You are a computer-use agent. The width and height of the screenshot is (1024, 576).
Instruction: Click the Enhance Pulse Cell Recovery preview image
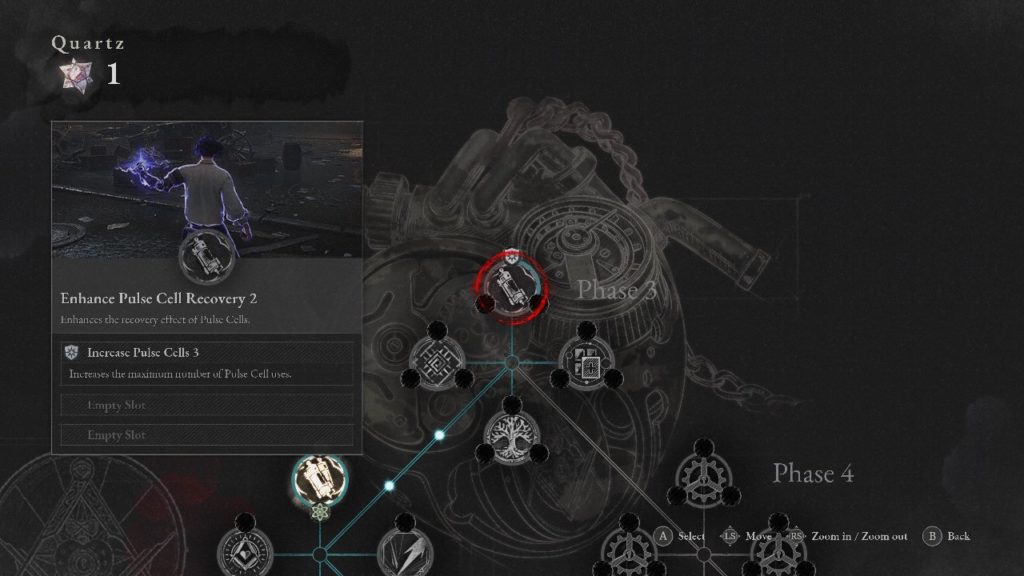[x=207, y=190]
